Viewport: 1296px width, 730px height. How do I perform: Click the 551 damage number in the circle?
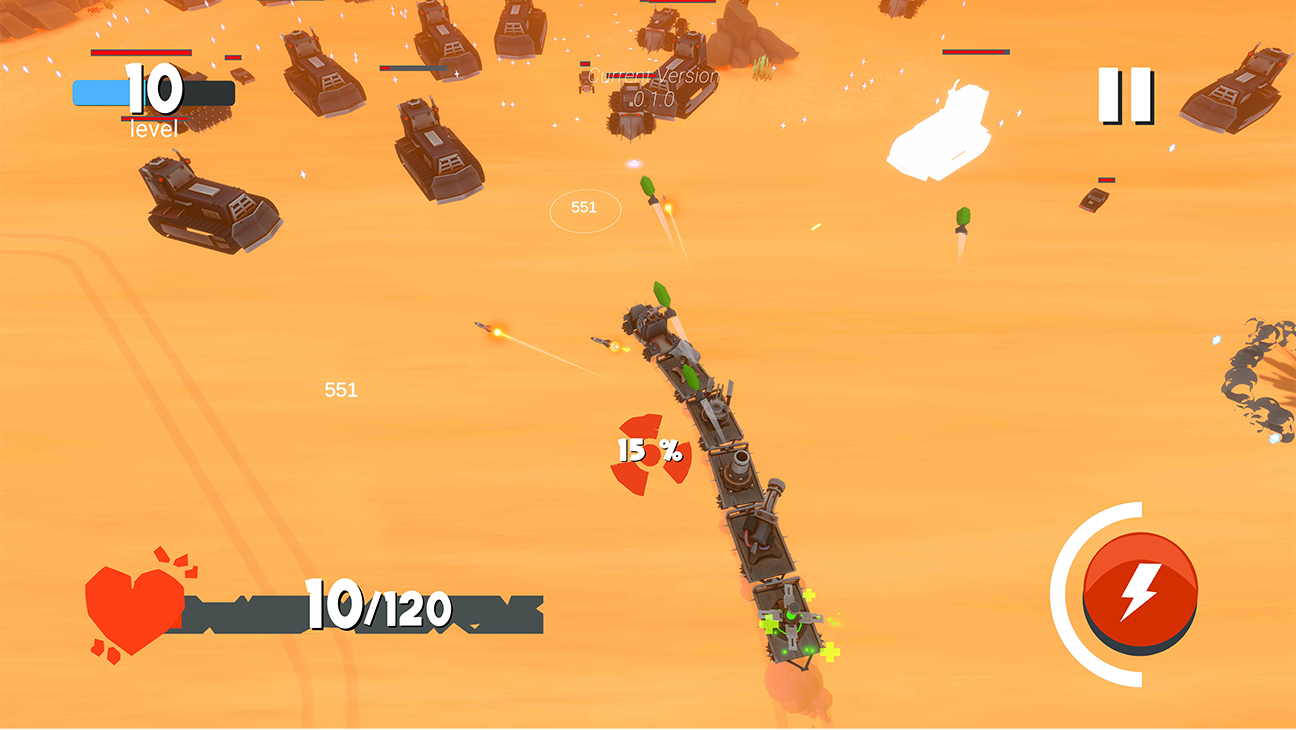583,207
